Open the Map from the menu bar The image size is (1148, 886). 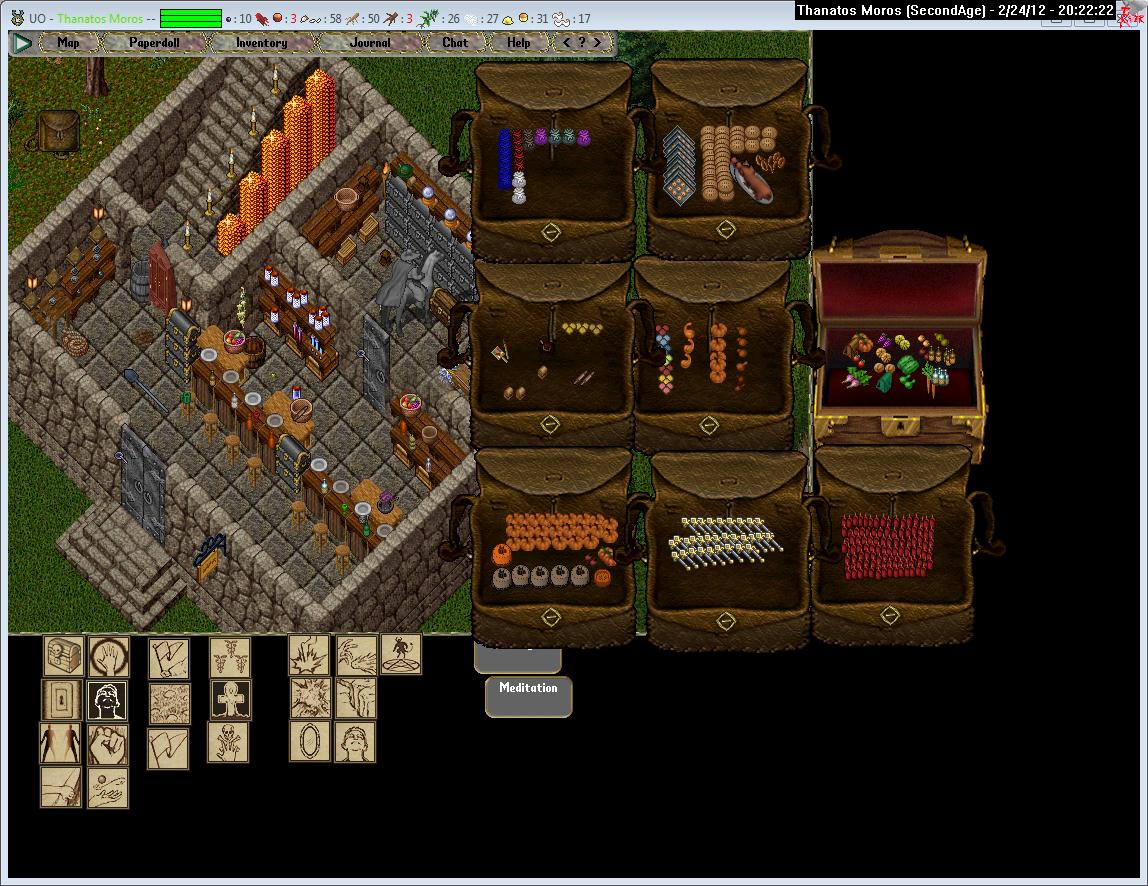point(68,43)
